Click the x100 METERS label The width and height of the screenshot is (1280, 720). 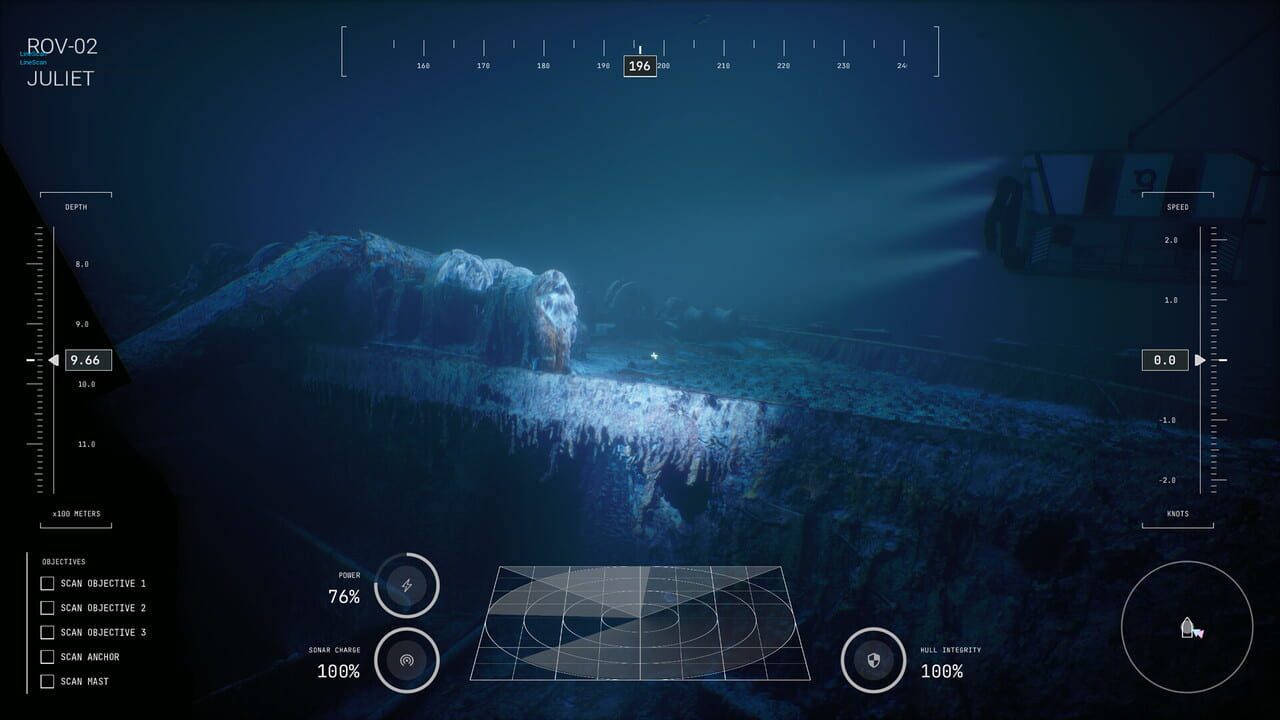click(x=78, y=513)
